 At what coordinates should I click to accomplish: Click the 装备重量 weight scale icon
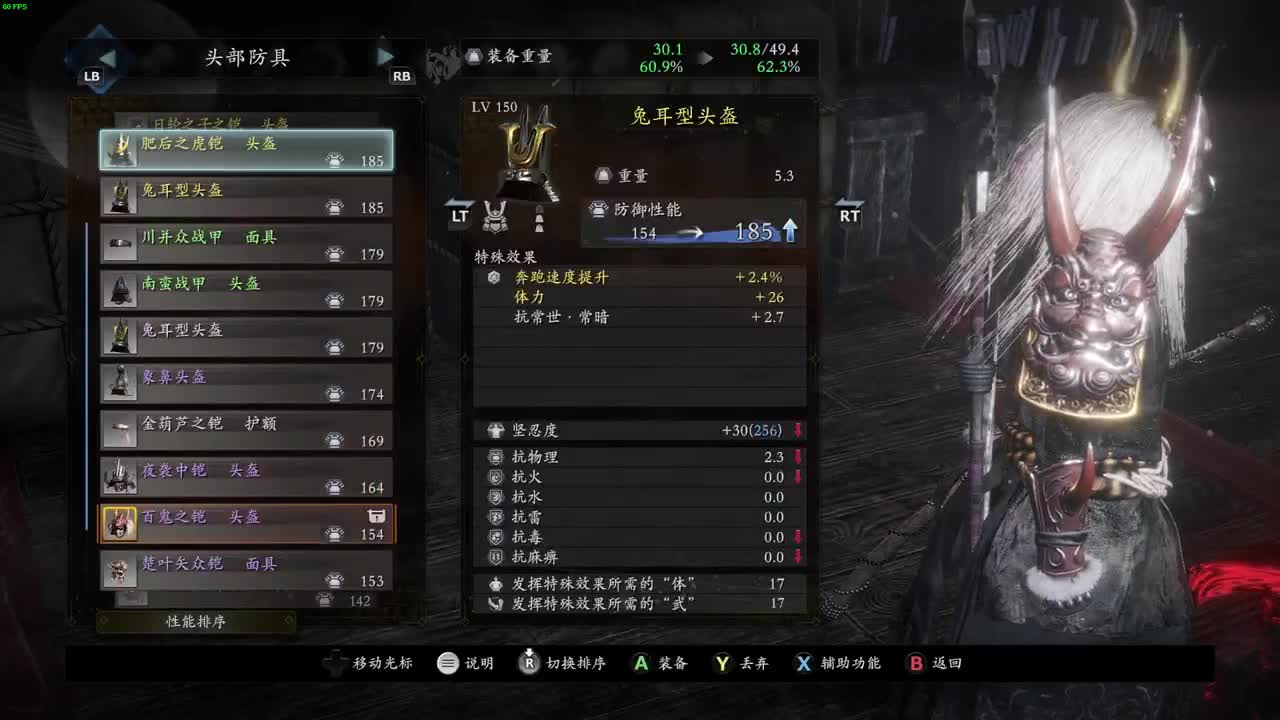click(475, 57)
